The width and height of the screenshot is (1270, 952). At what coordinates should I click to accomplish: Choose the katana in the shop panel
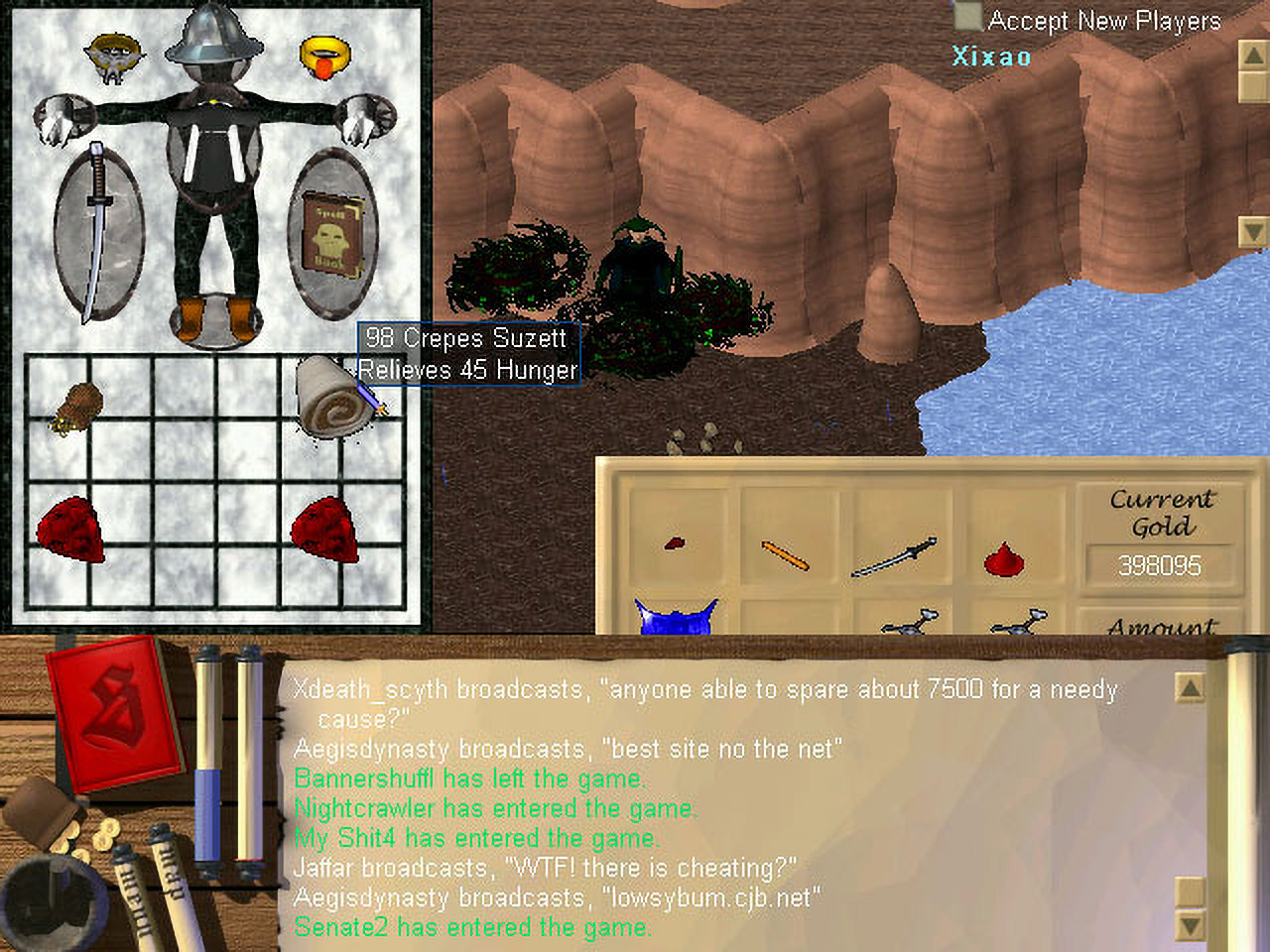(x=894, y=557)
